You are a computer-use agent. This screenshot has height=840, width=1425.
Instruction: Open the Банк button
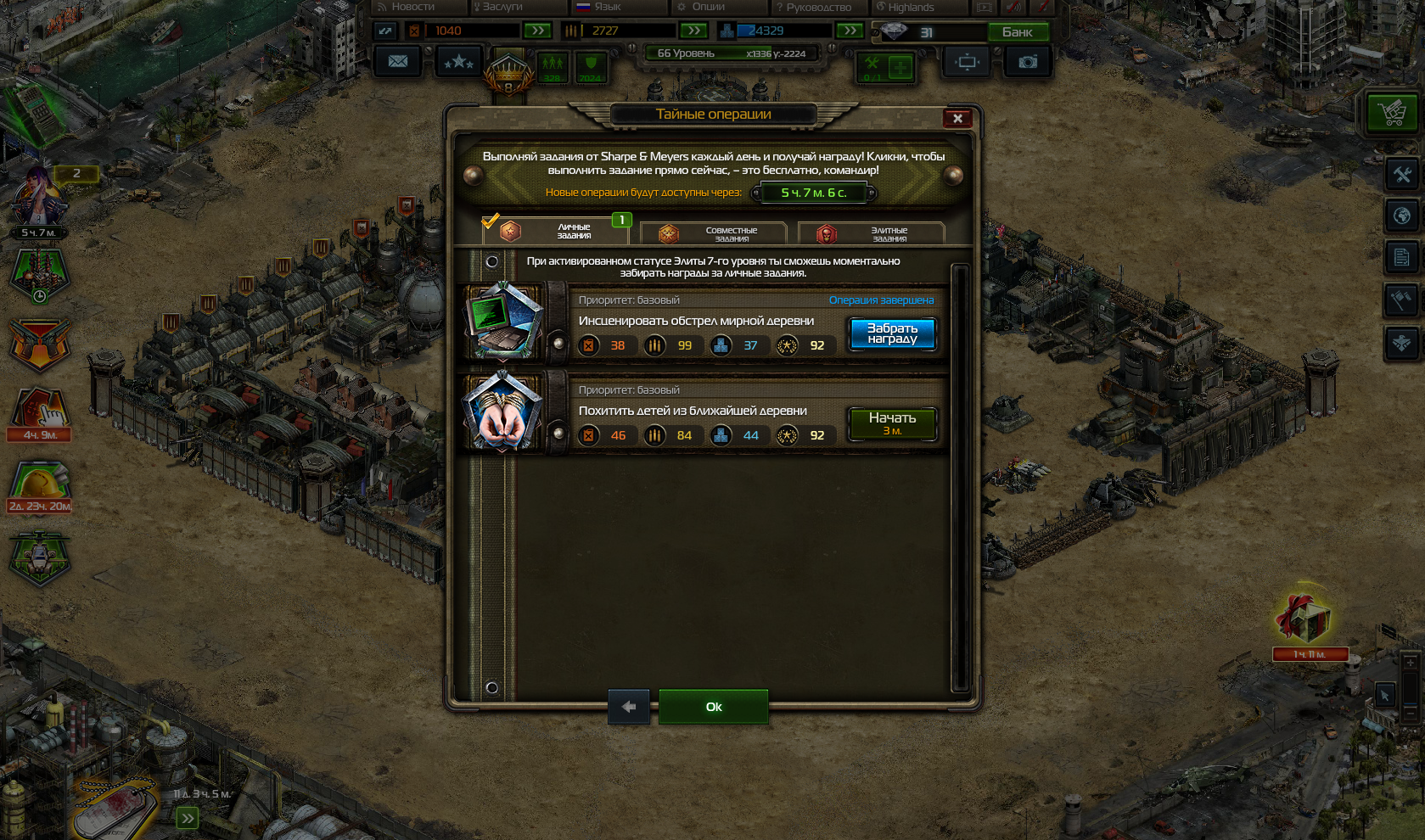1018,32
